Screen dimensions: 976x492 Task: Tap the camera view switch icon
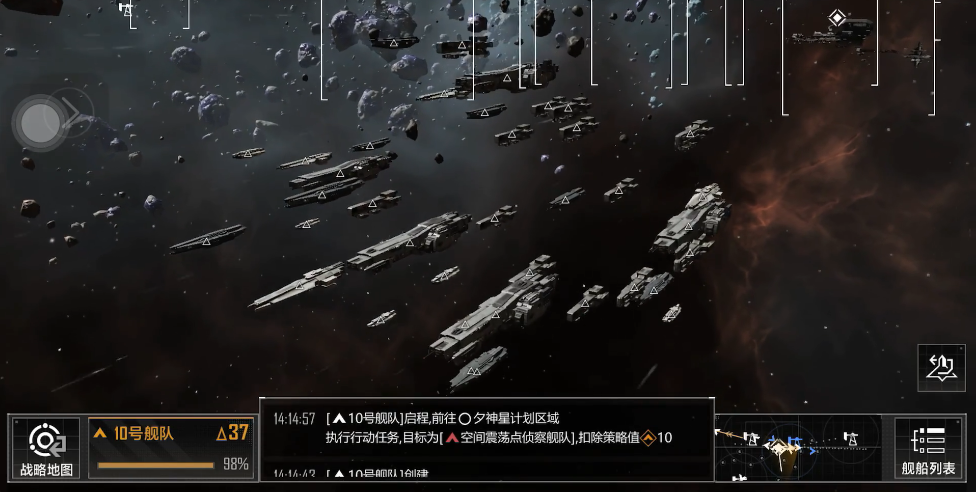pyautogui.click(x=941, y=367)
